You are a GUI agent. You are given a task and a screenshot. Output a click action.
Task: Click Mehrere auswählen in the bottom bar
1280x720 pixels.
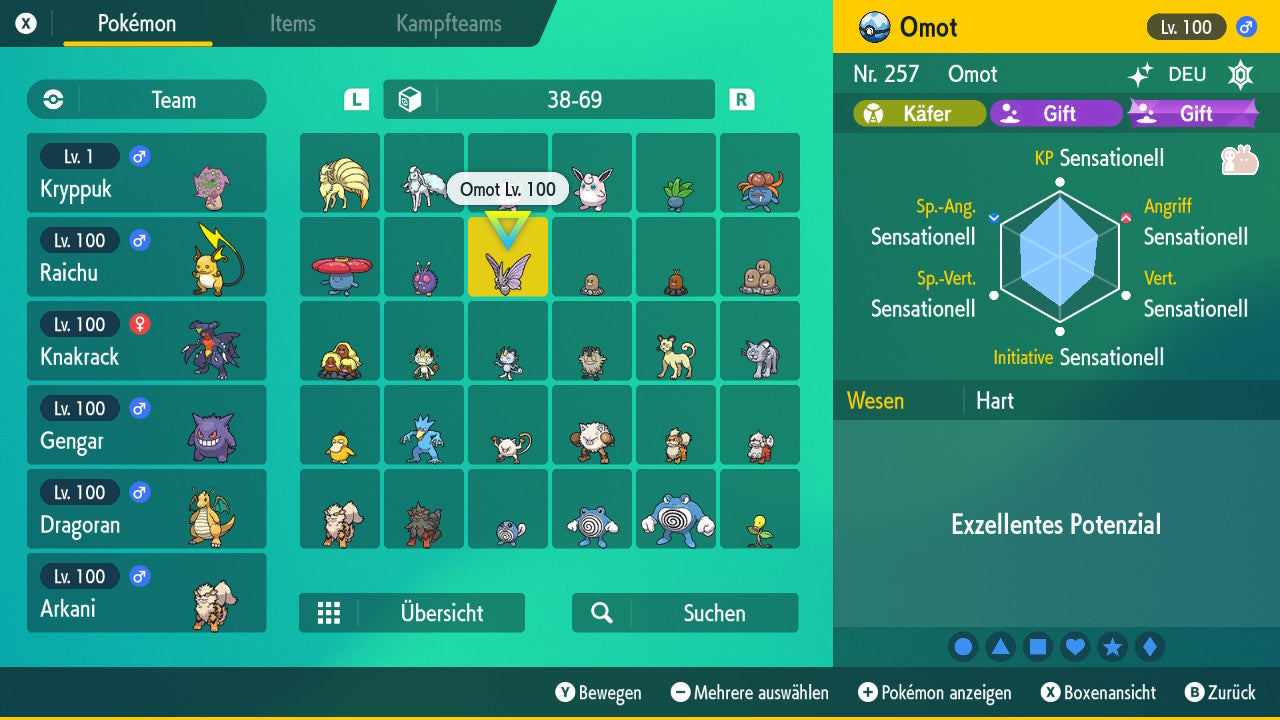coord(748,692)
